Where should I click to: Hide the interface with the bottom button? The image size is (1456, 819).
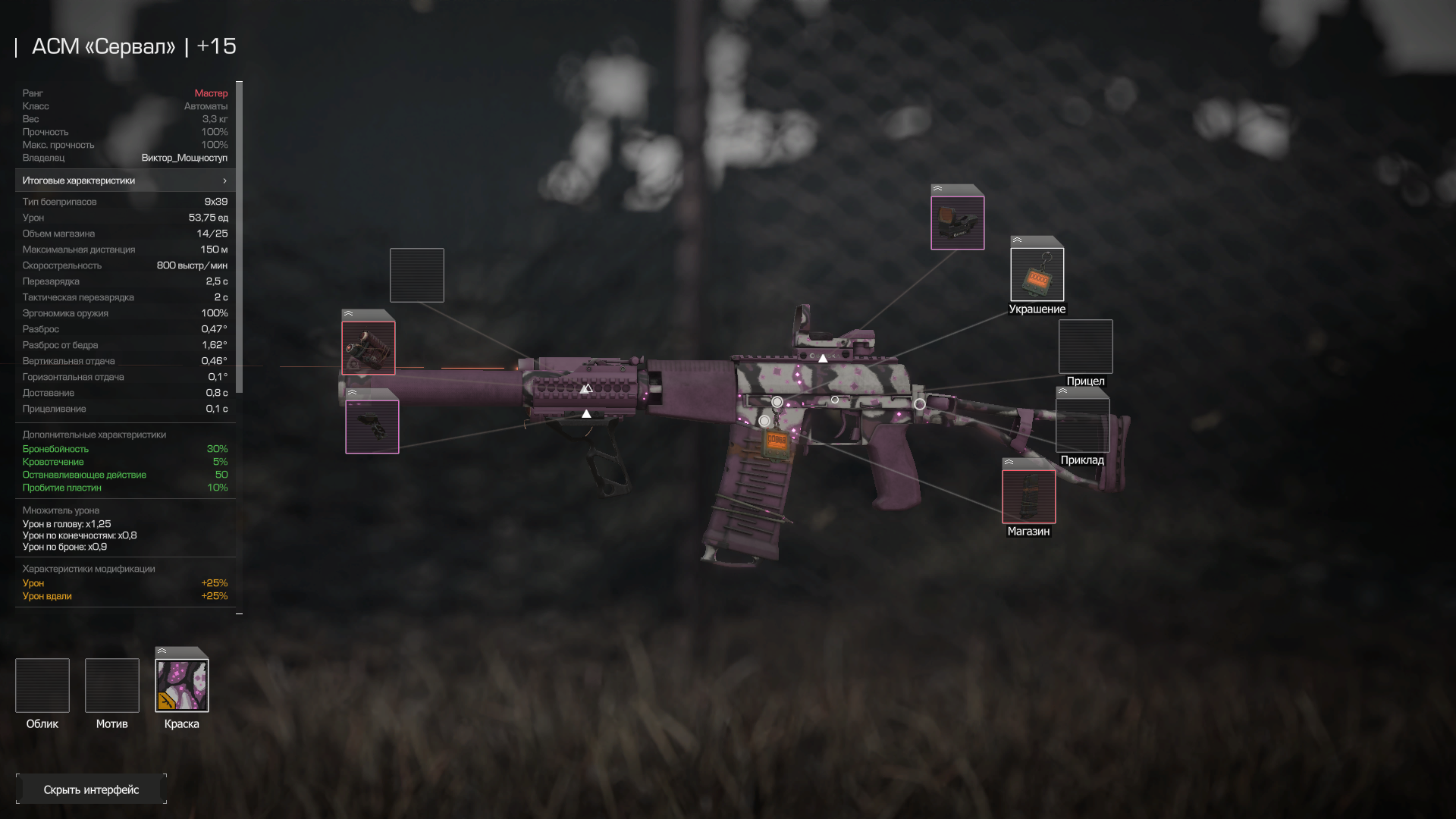91,789
